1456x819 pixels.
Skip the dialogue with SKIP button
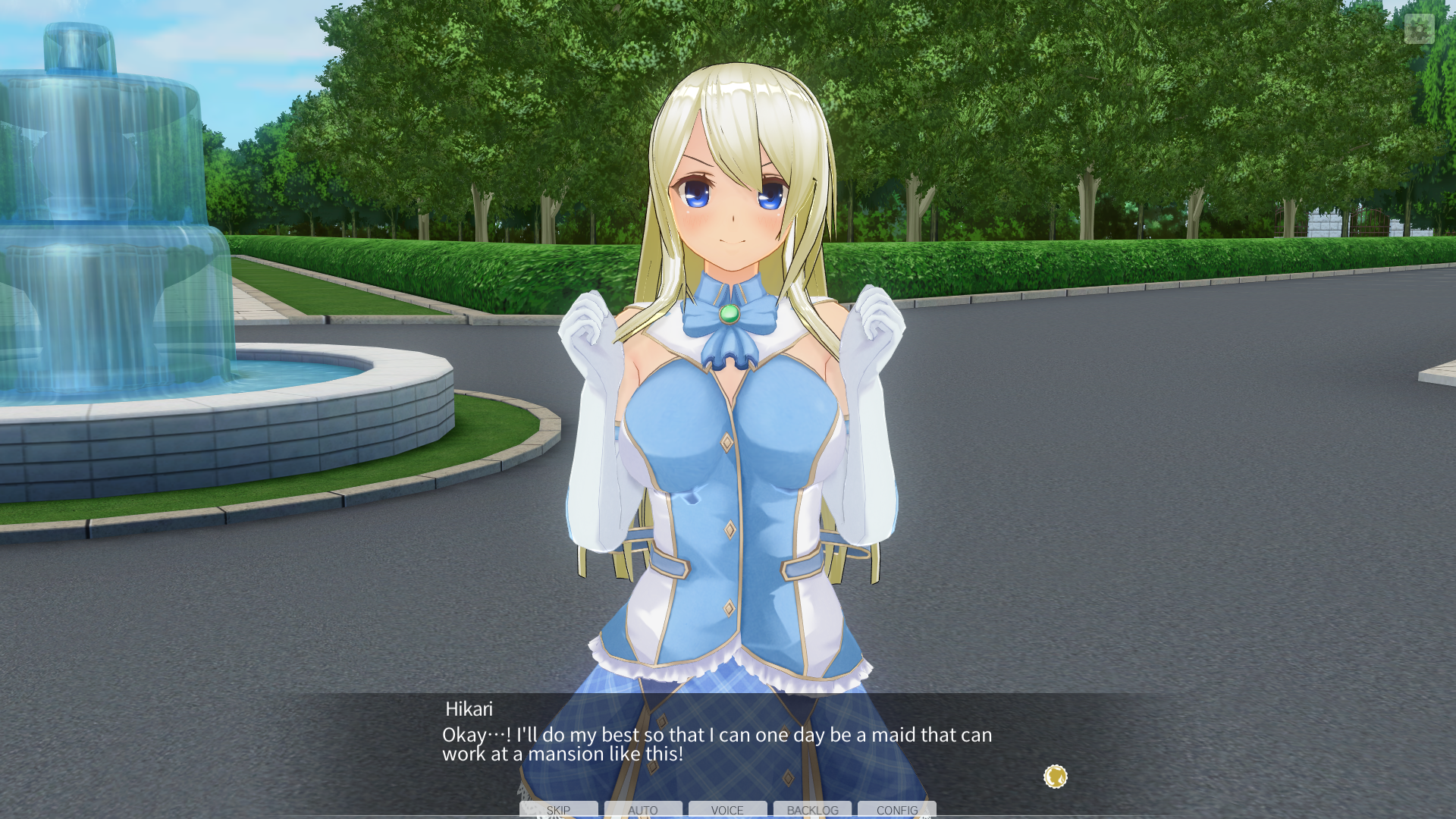558,809
